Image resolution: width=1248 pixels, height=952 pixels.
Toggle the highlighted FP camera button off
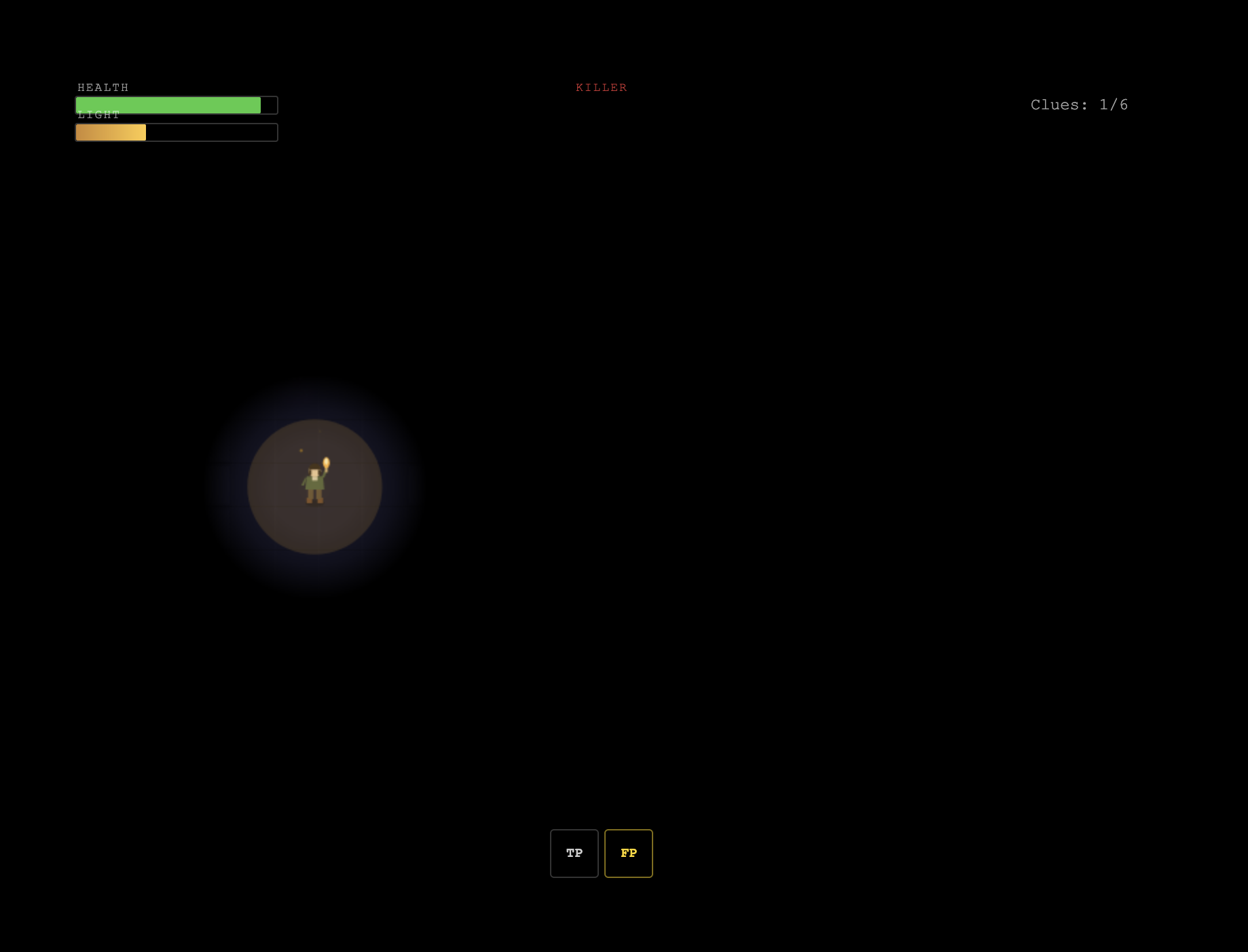(x=628, y=854)
